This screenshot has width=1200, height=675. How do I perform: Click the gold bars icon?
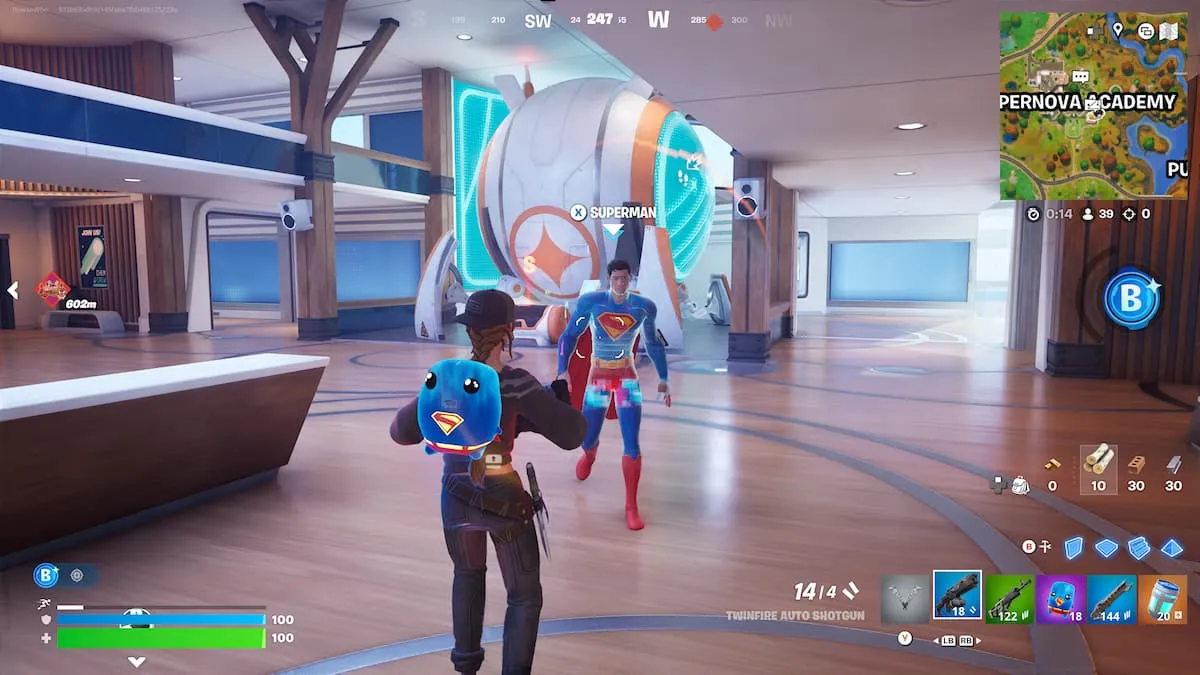click(1052, 465)
